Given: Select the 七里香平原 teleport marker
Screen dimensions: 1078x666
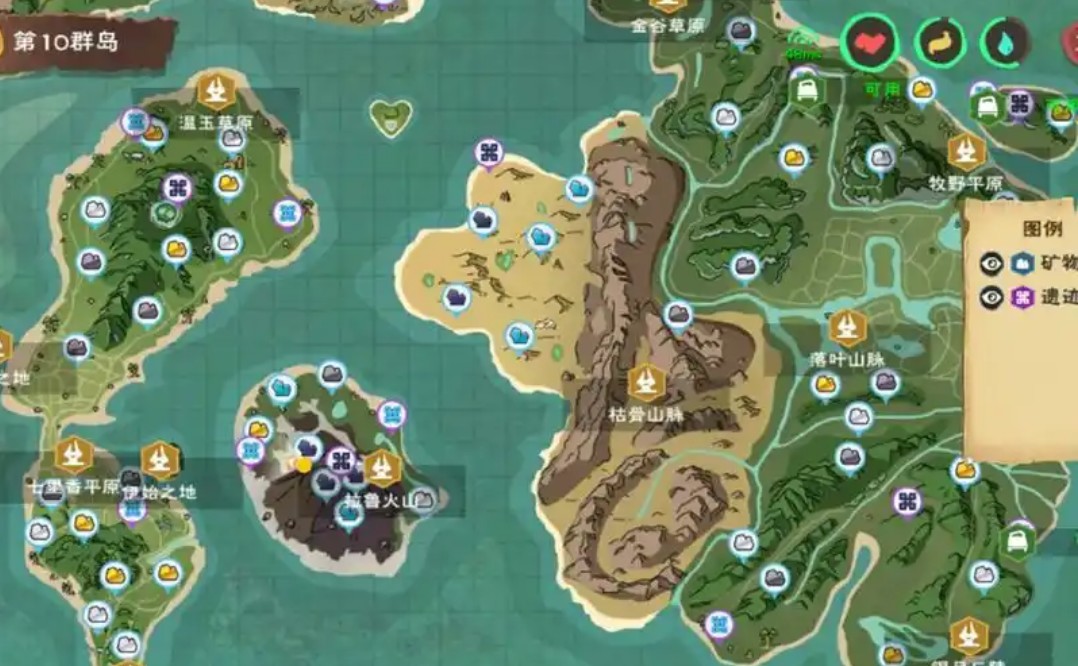Looking at the screenshot, I should click(x=73, y=456).
